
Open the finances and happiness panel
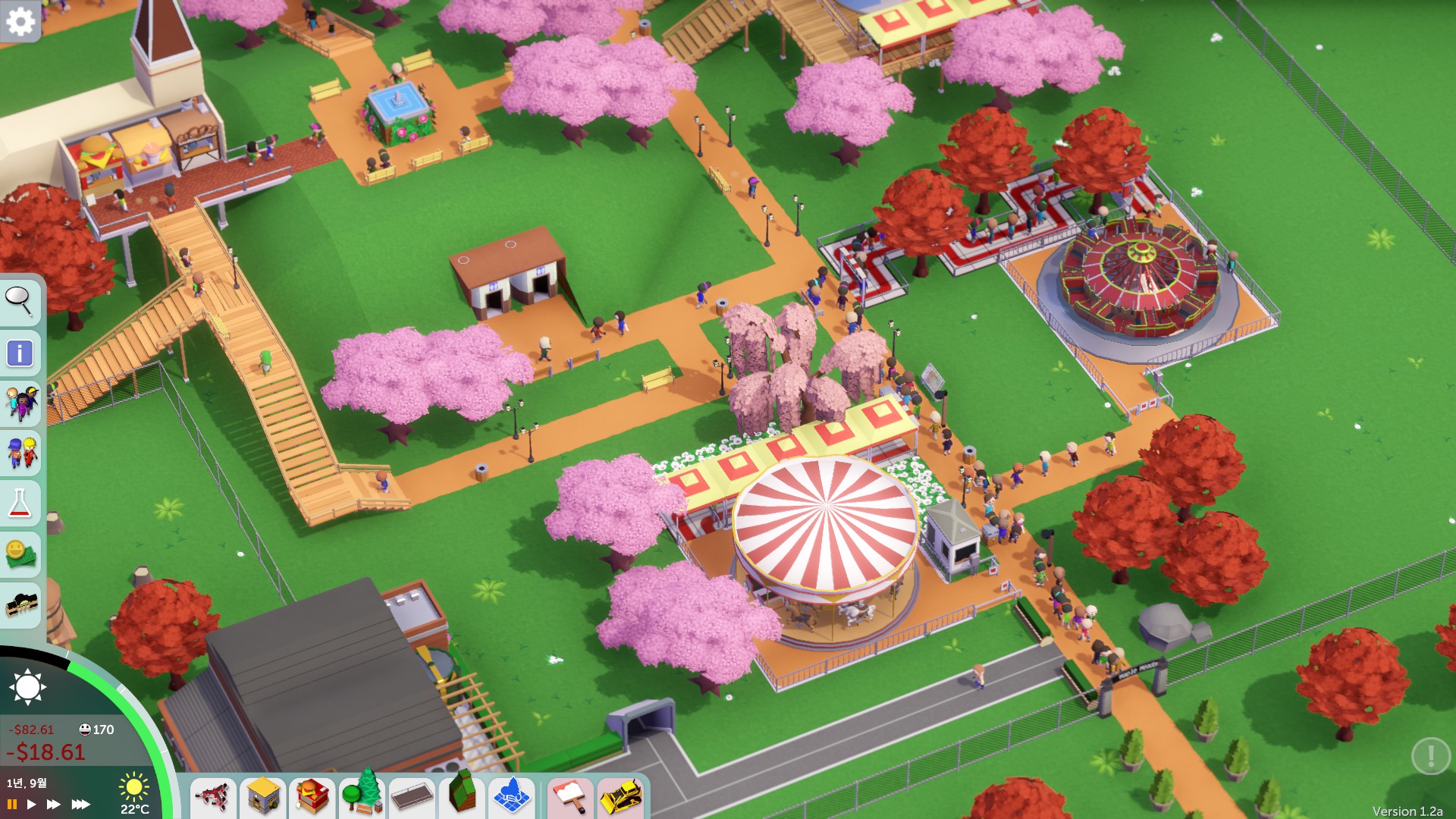[x=20, y=554]
